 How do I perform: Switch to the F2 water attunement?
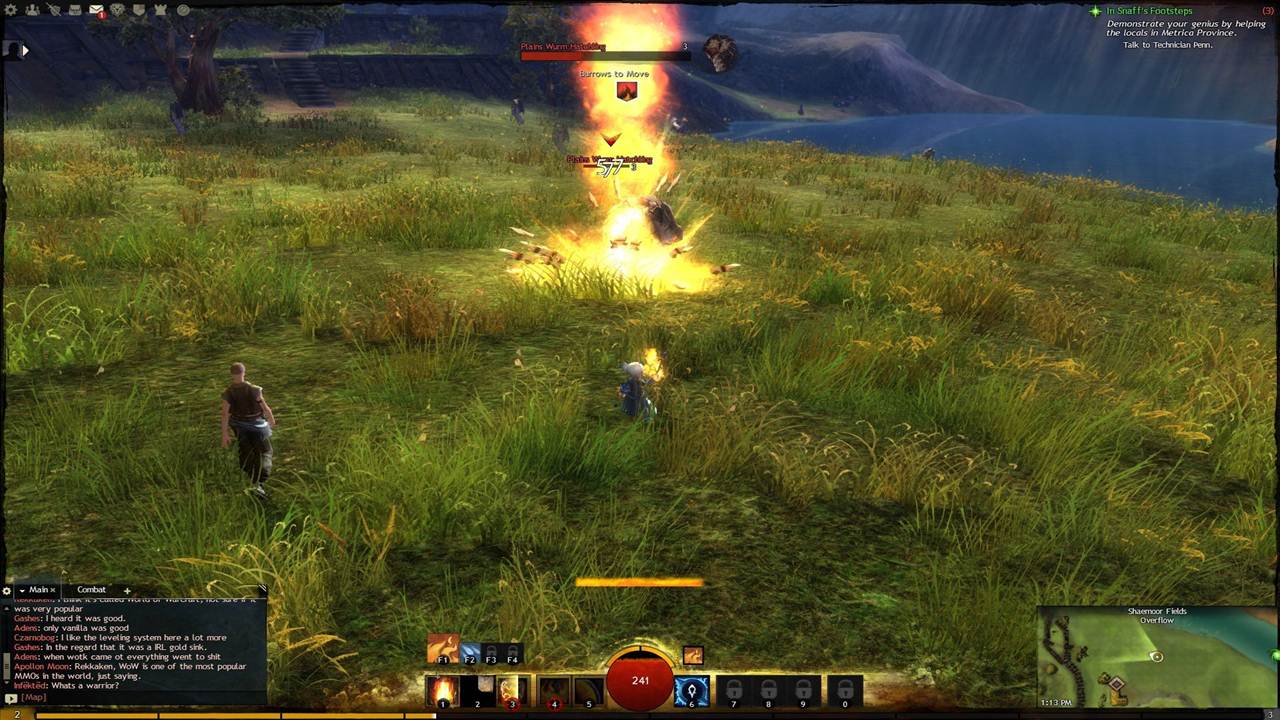coord(470,653)
